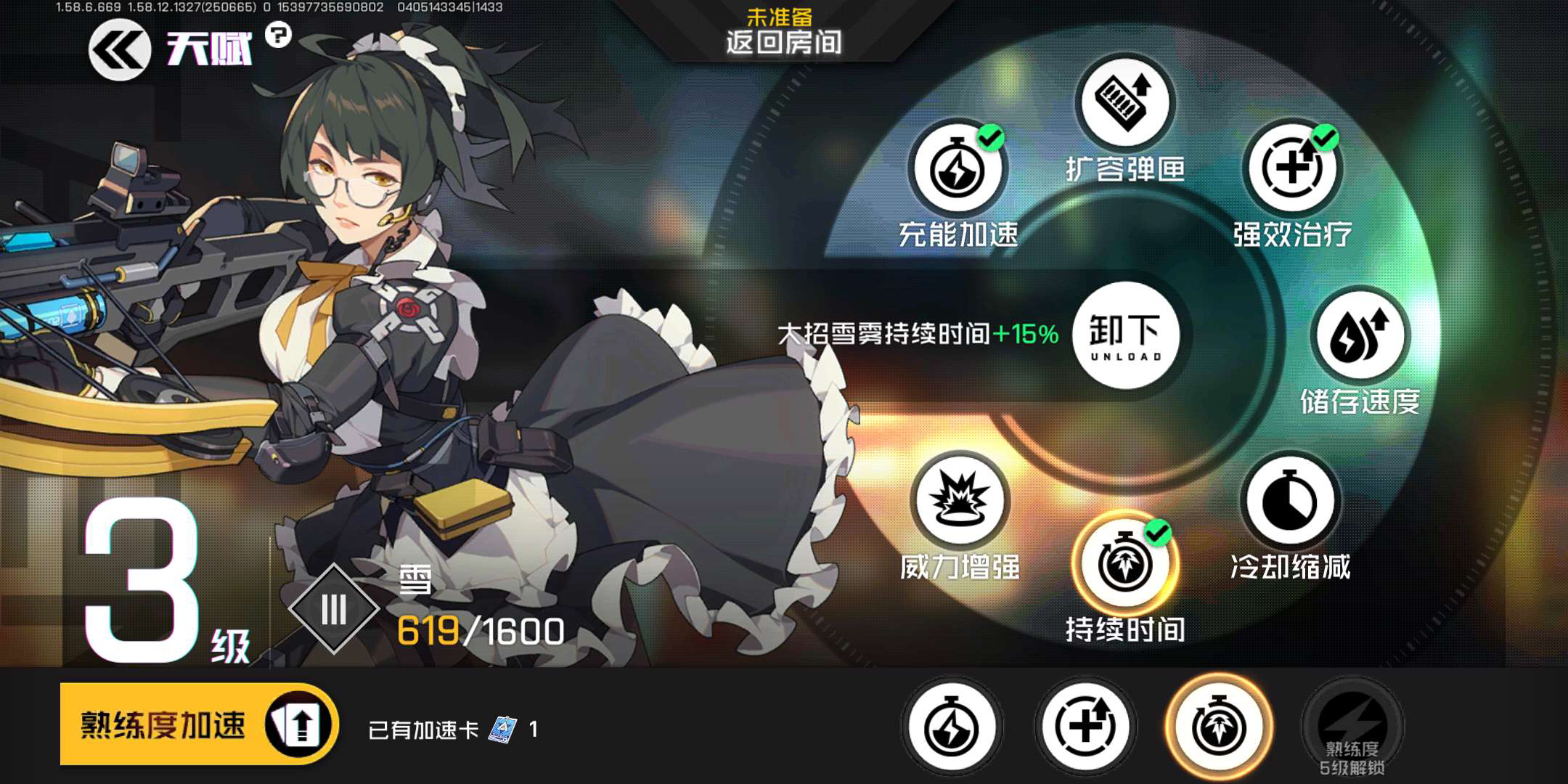The height and width of the screenshot is (784, 1568).
Task: Click the equipped charge-speed stopwatch slot
Action: [x=952, y=727]
